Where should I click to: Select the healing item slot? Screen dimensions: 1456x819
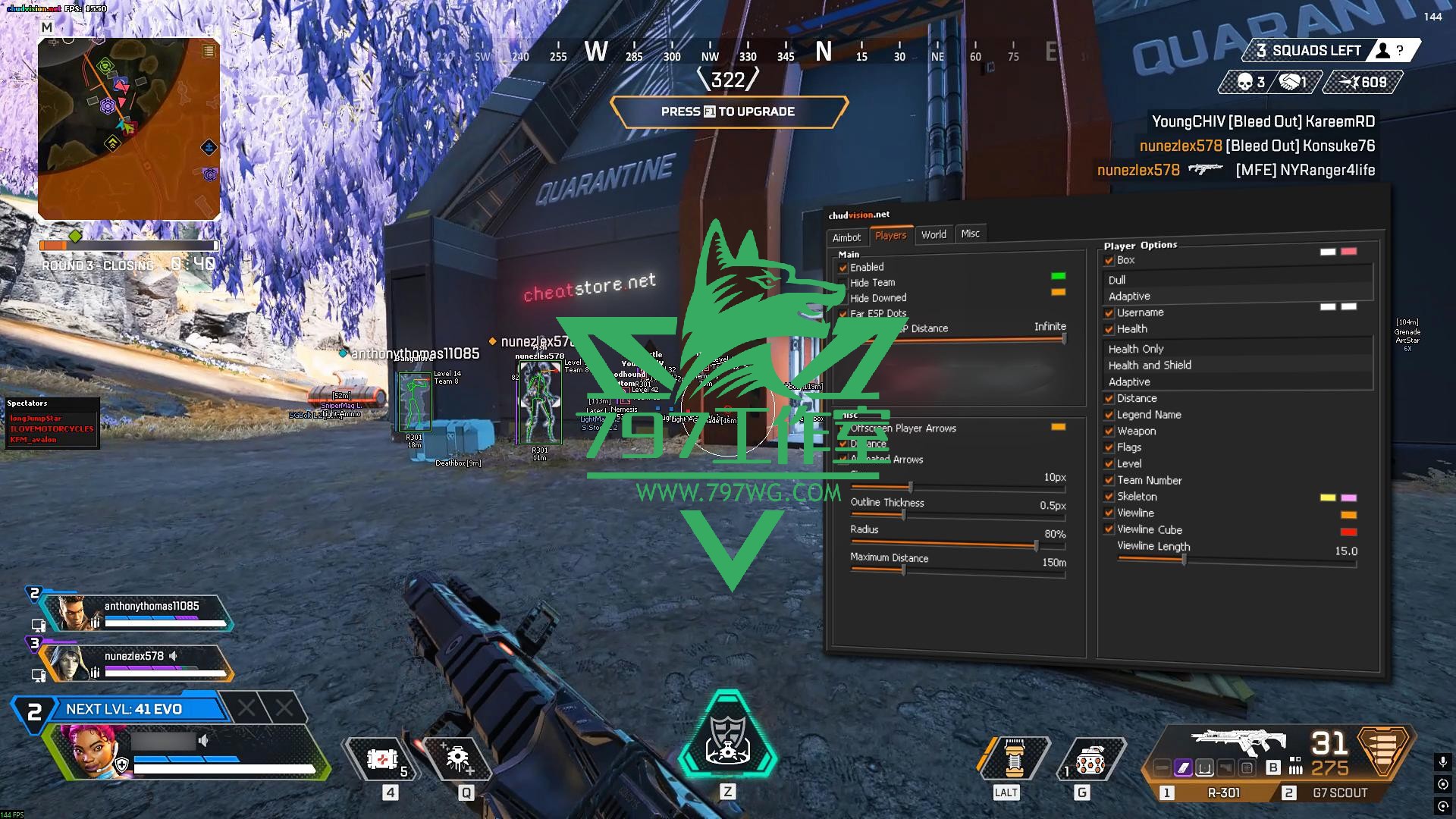pos(382,759)
